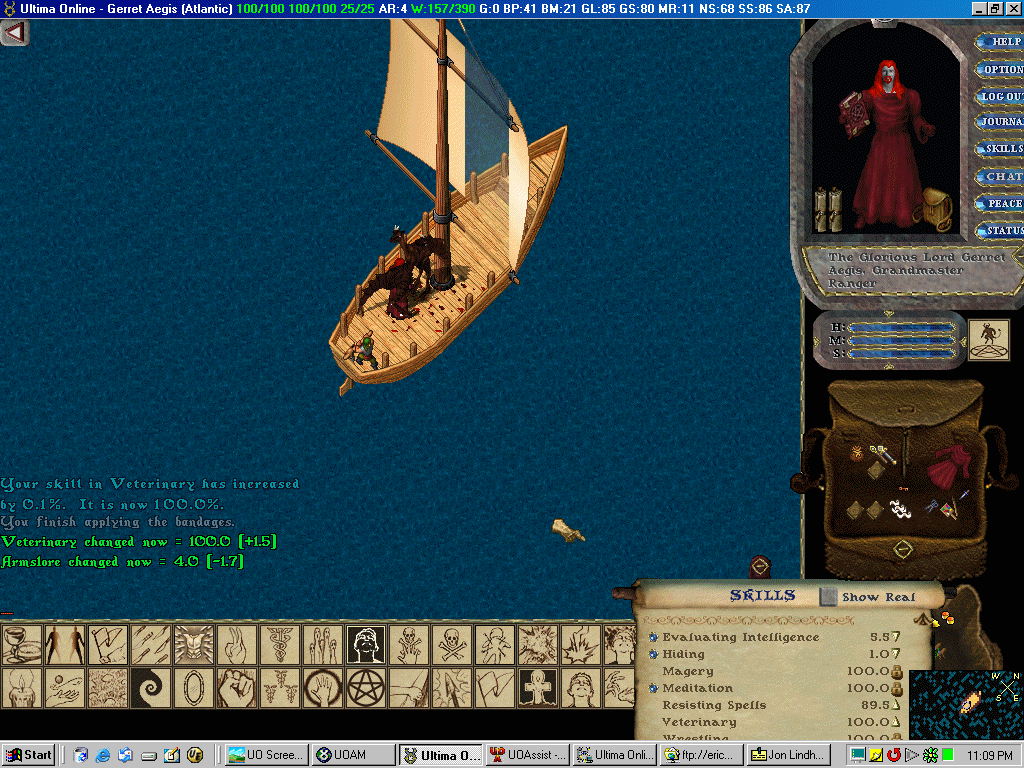Click the Log Out button

(x=1001, y=96)
